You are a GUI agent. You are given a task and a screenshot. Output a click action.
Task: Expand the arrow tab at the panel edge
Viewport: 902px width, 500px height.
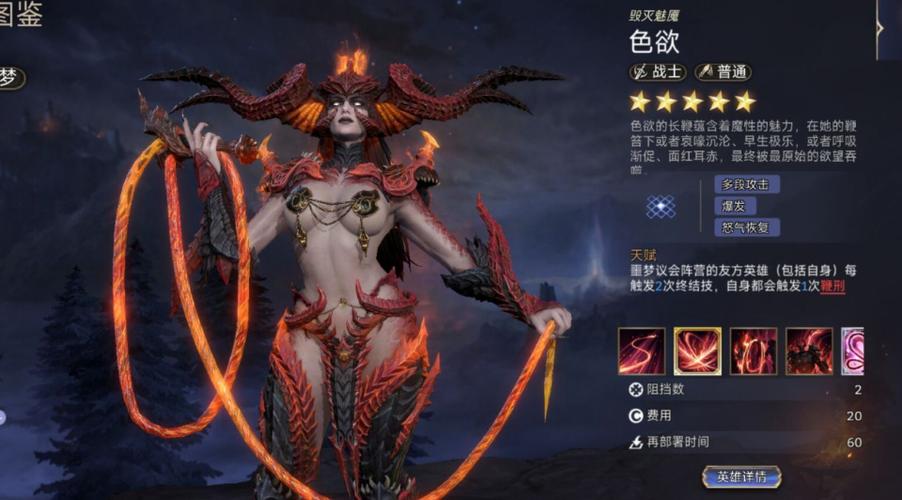coord(880,27)
